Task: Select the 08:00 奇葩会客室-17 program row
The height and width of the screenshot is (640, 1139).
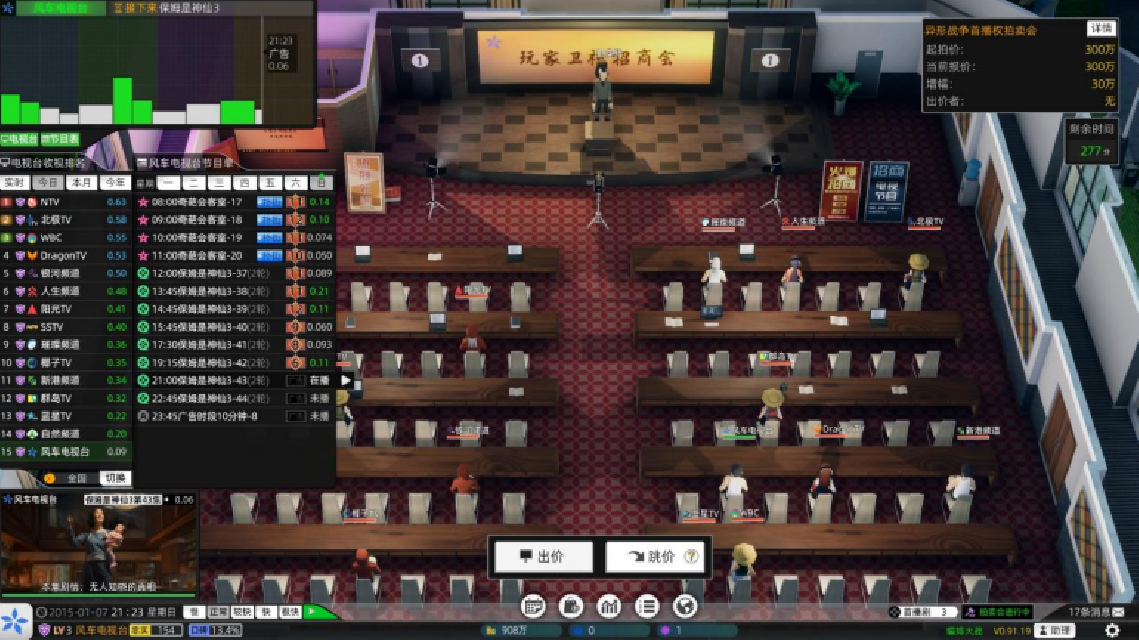Action: (200, 202)
